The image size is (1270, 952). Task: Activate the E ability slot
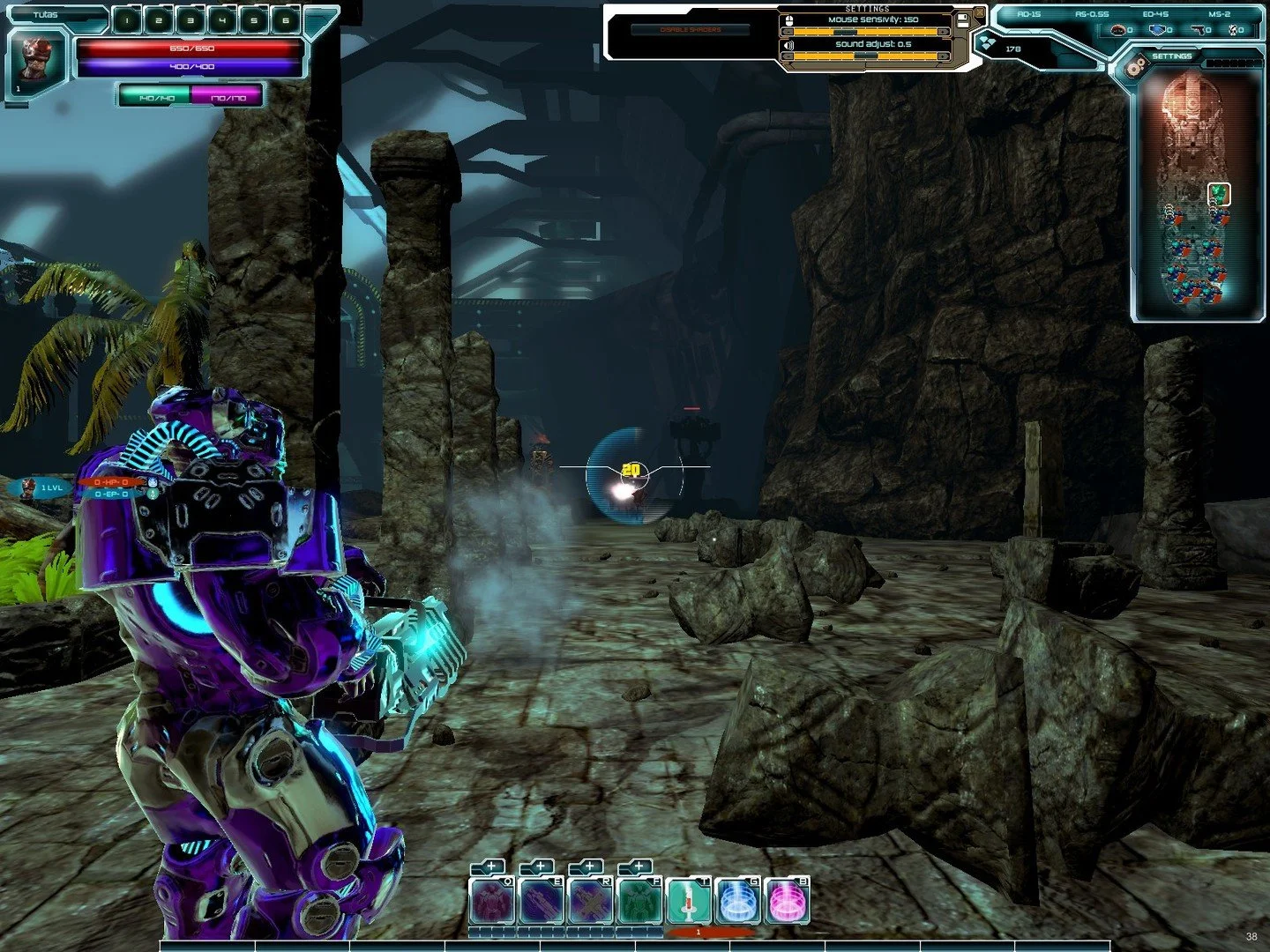point(541,902)
